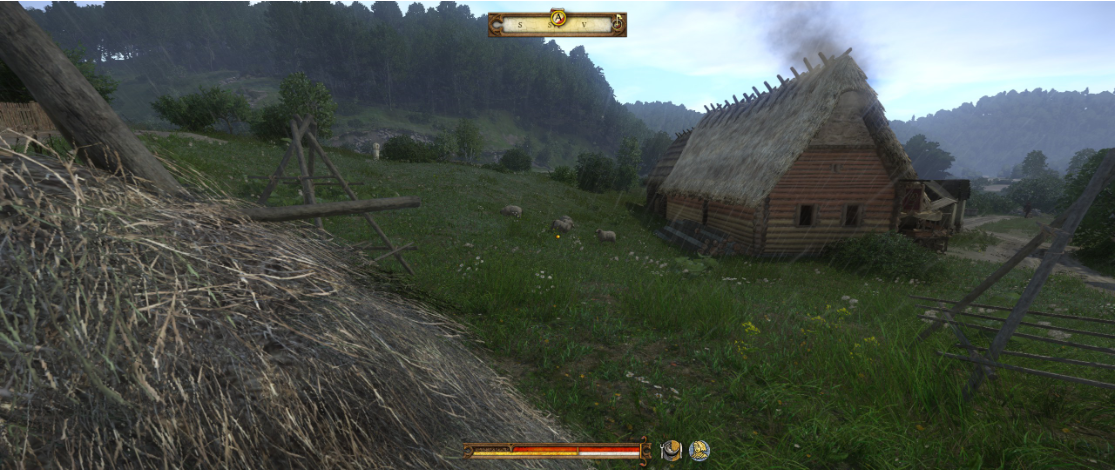Select the compass direction strip

556,26
